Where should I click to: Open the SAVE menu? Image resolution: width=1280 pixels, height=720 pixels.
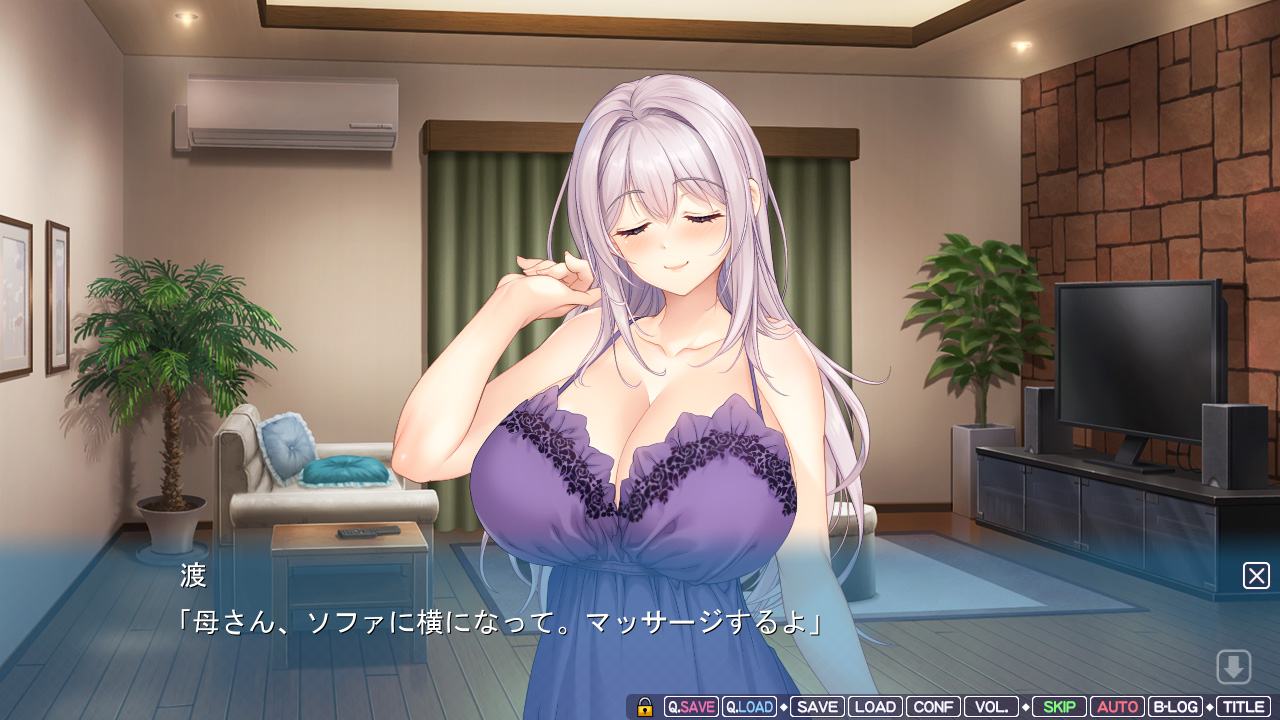coord(817,707)
